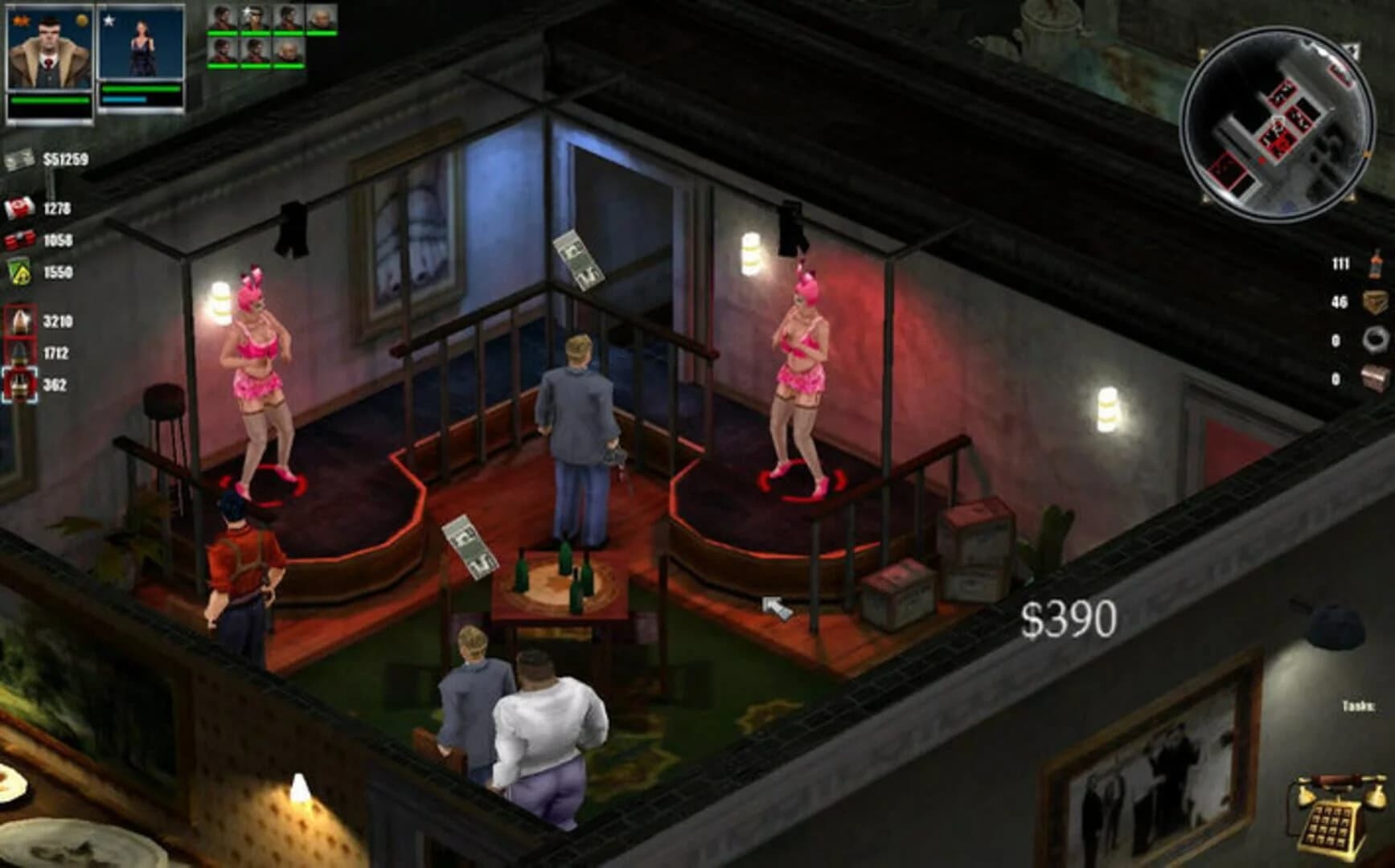
Task: Click the gold loot resource icon showing 46
Action: (x=1375, y=301)
